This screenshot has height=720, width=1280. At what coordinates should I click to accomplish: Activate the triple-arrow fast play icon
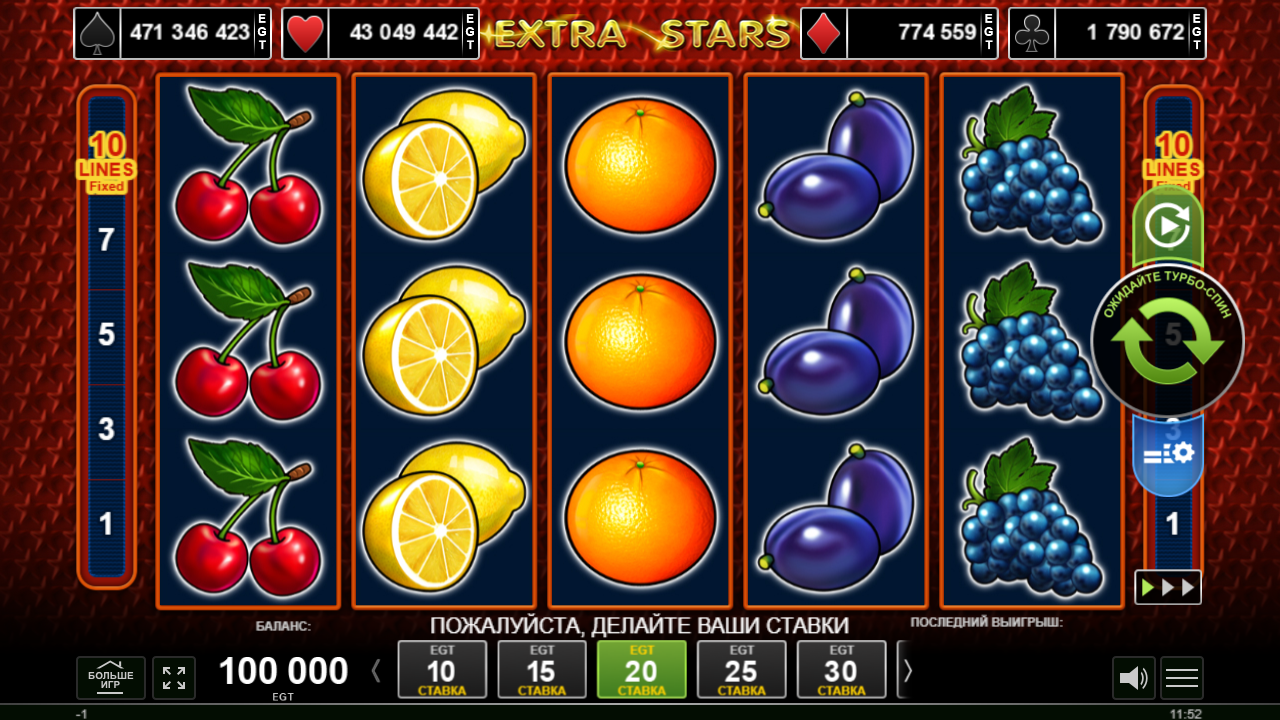1168,587
